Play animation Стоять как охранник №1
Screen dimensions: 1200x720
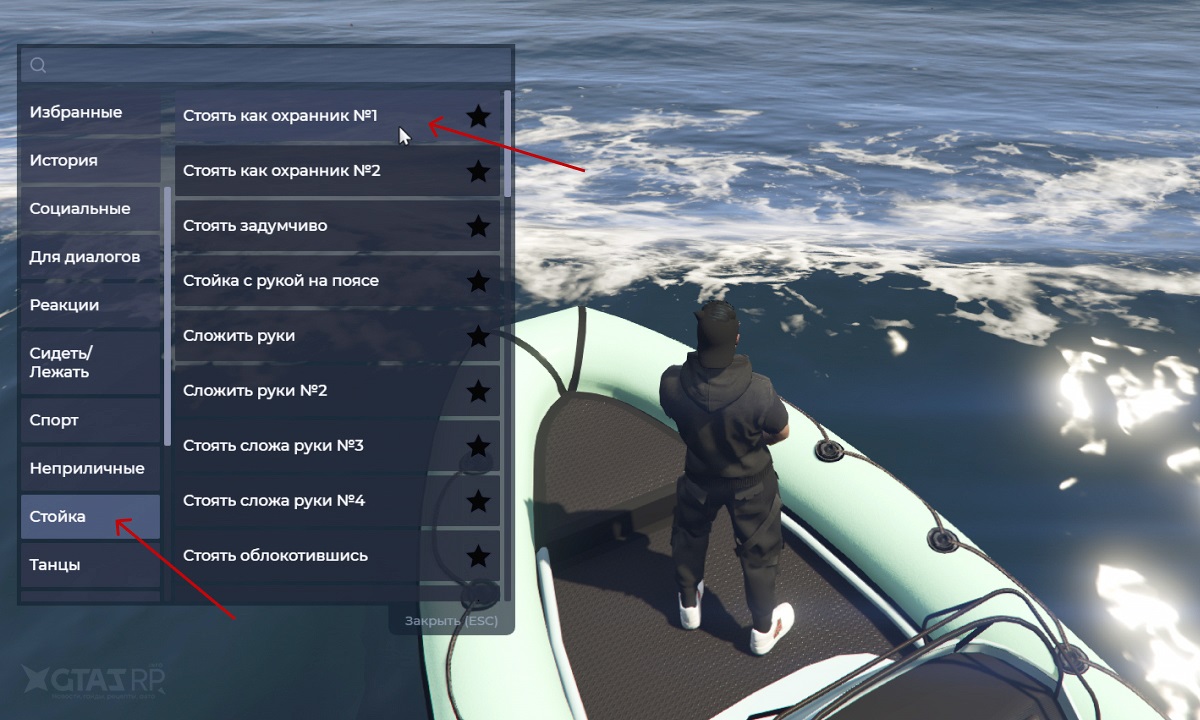300,116
